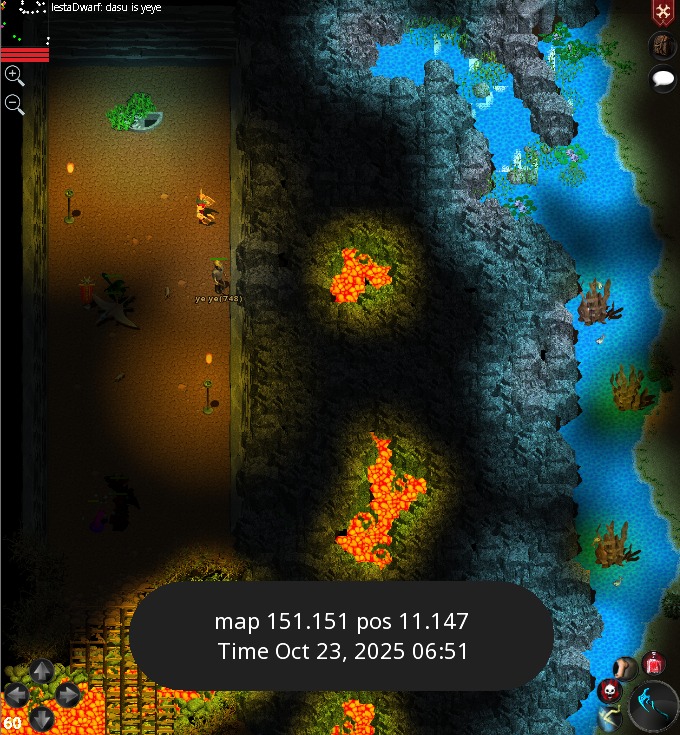Tap the right arrow movement button
Screen dimensions: 680x735
67,694
